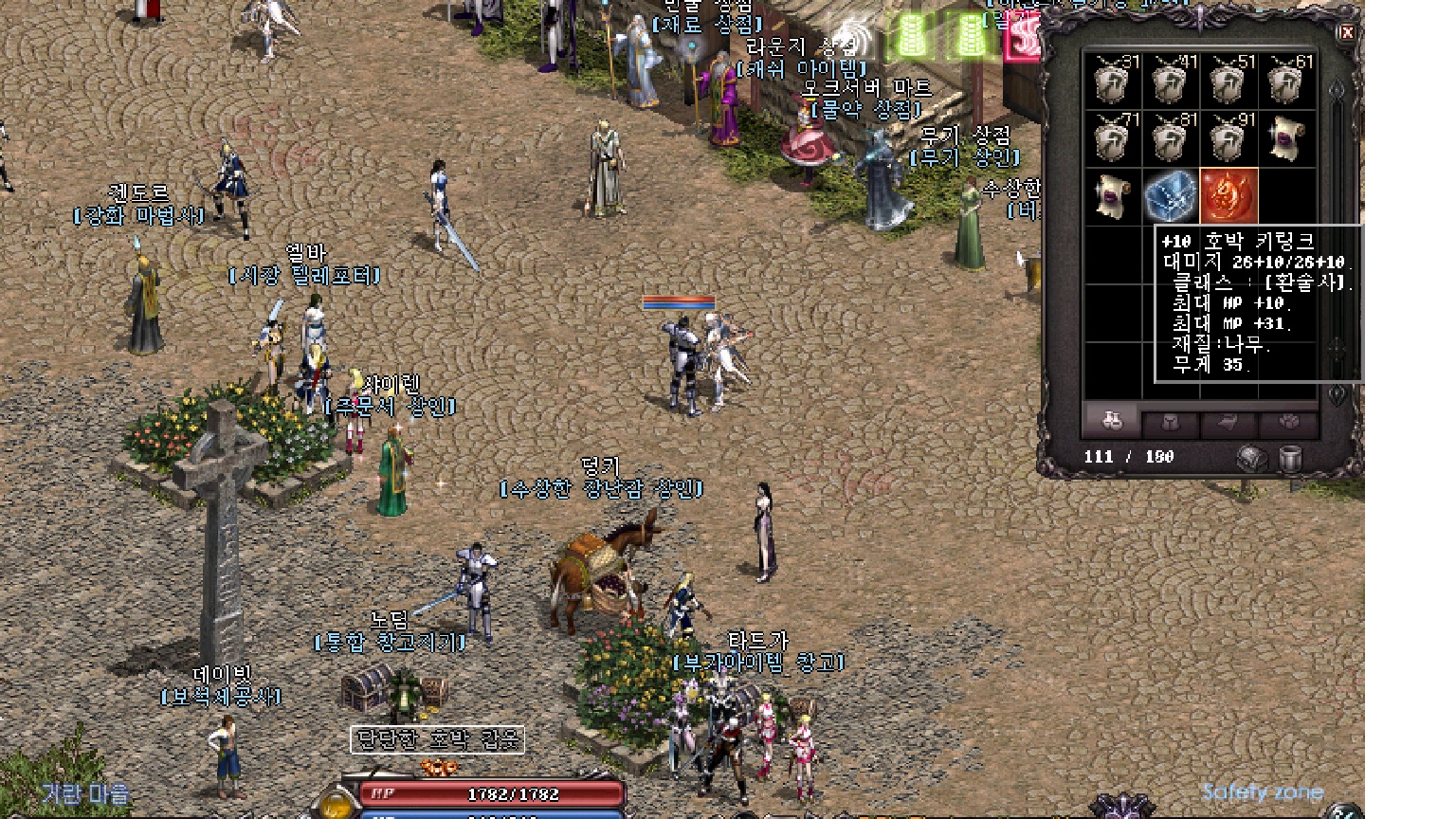Viewport: 1456px width, 819px height.
Task: Select the shield item numbered 81
Action: coord(1171,138)
